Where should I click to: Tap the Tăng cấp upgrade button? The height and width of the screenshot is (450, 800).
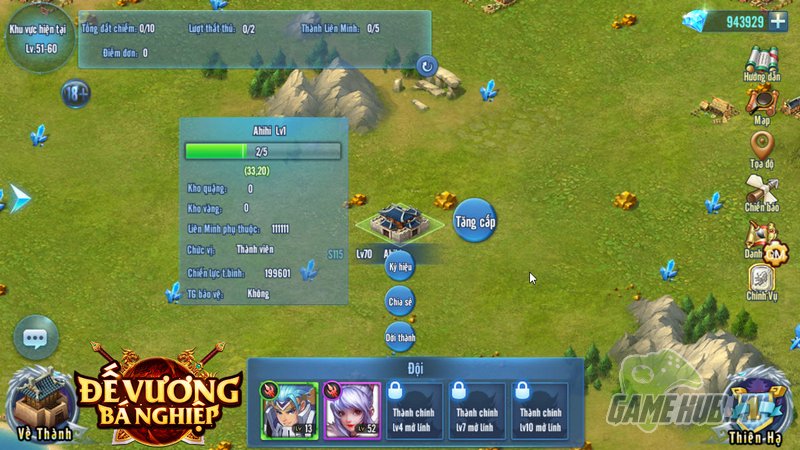click(x=473, y=220)
